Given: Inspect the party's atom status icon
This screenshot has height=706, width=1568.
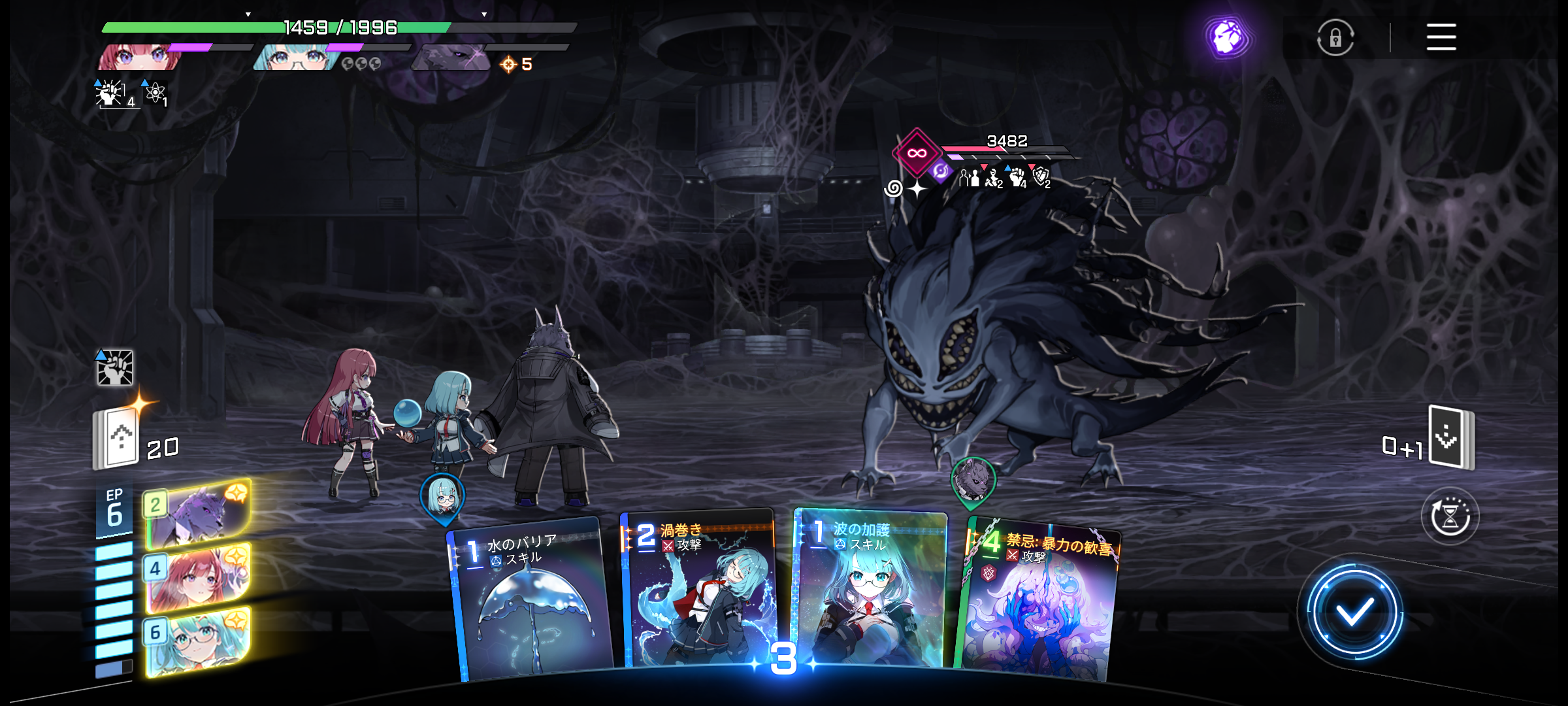Looking at the screenshot, I should click(155, 93).
